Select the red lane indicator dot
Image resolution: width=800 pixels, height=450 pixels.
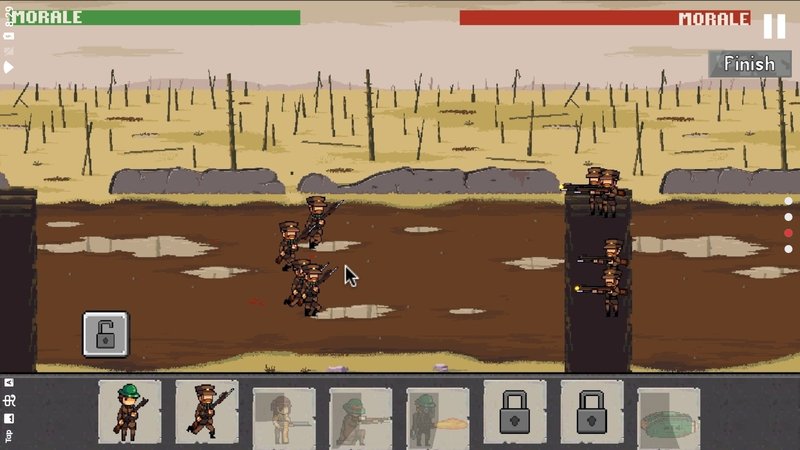click(x=788, y=233)
